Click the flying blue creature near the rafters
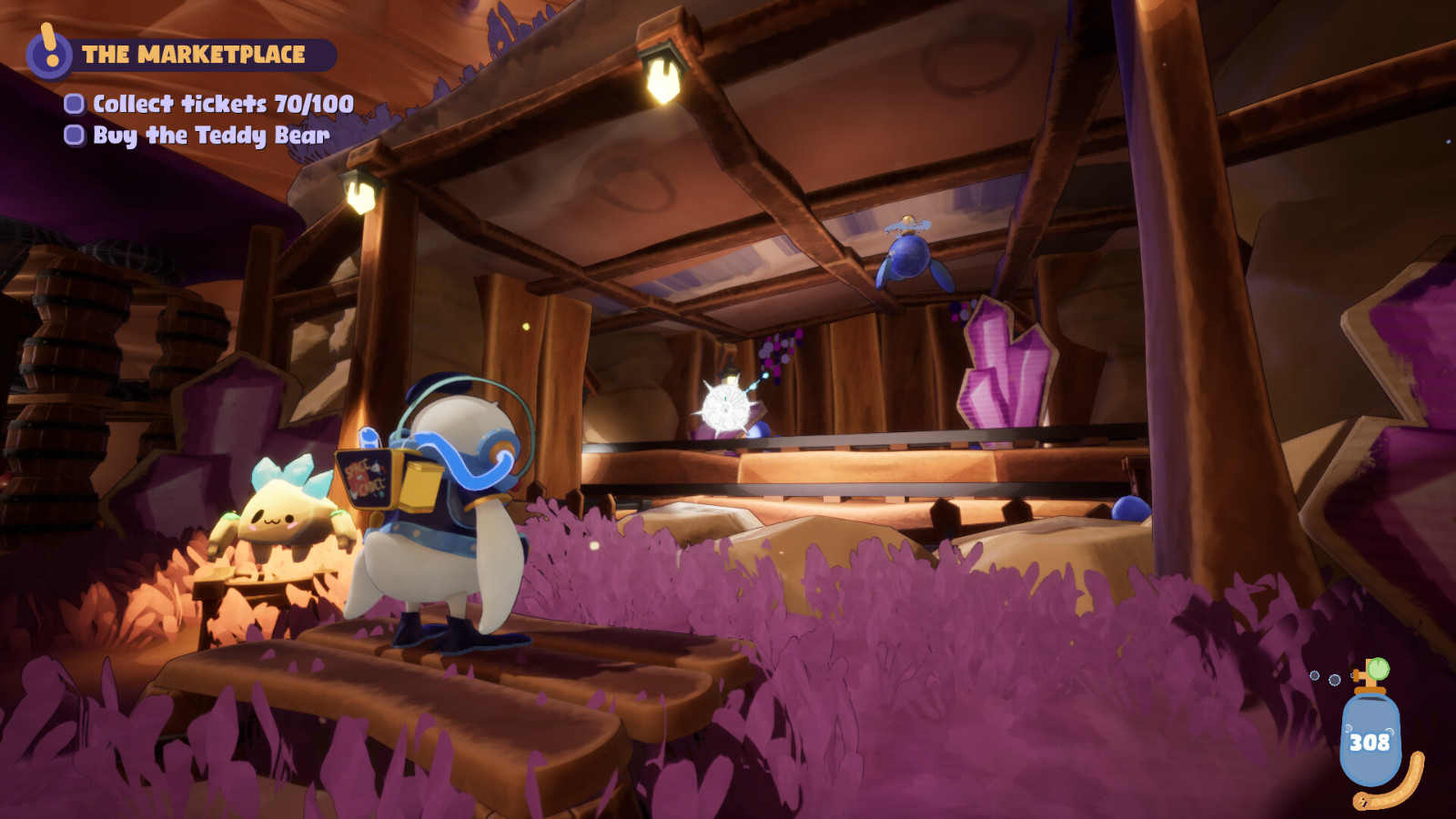1456x819 pixels. pyautogui.click(x=910, y=259)
